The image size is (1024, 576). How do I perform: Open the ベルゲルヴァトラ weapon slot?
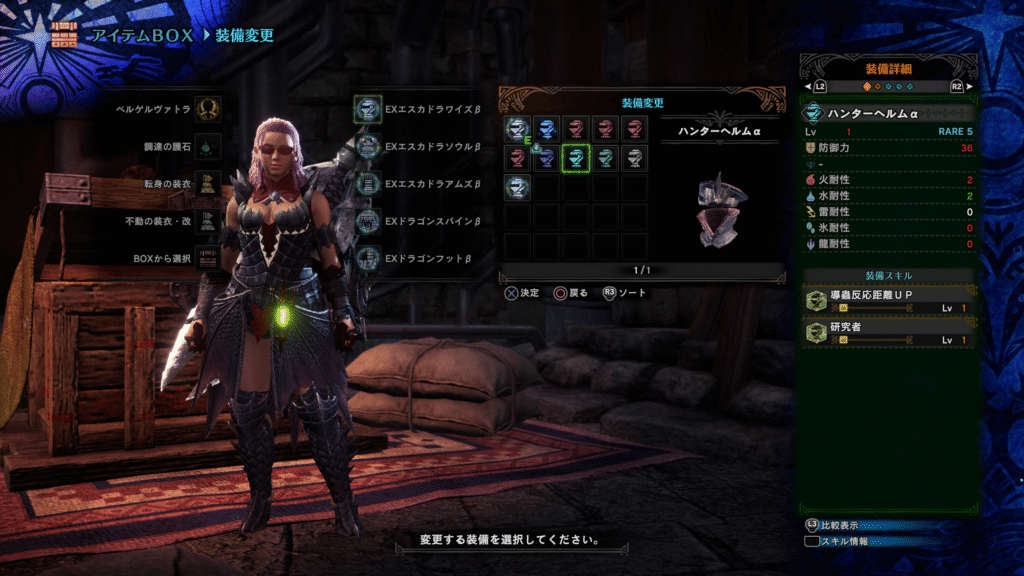pyautogui.click(x=208, y=108)
